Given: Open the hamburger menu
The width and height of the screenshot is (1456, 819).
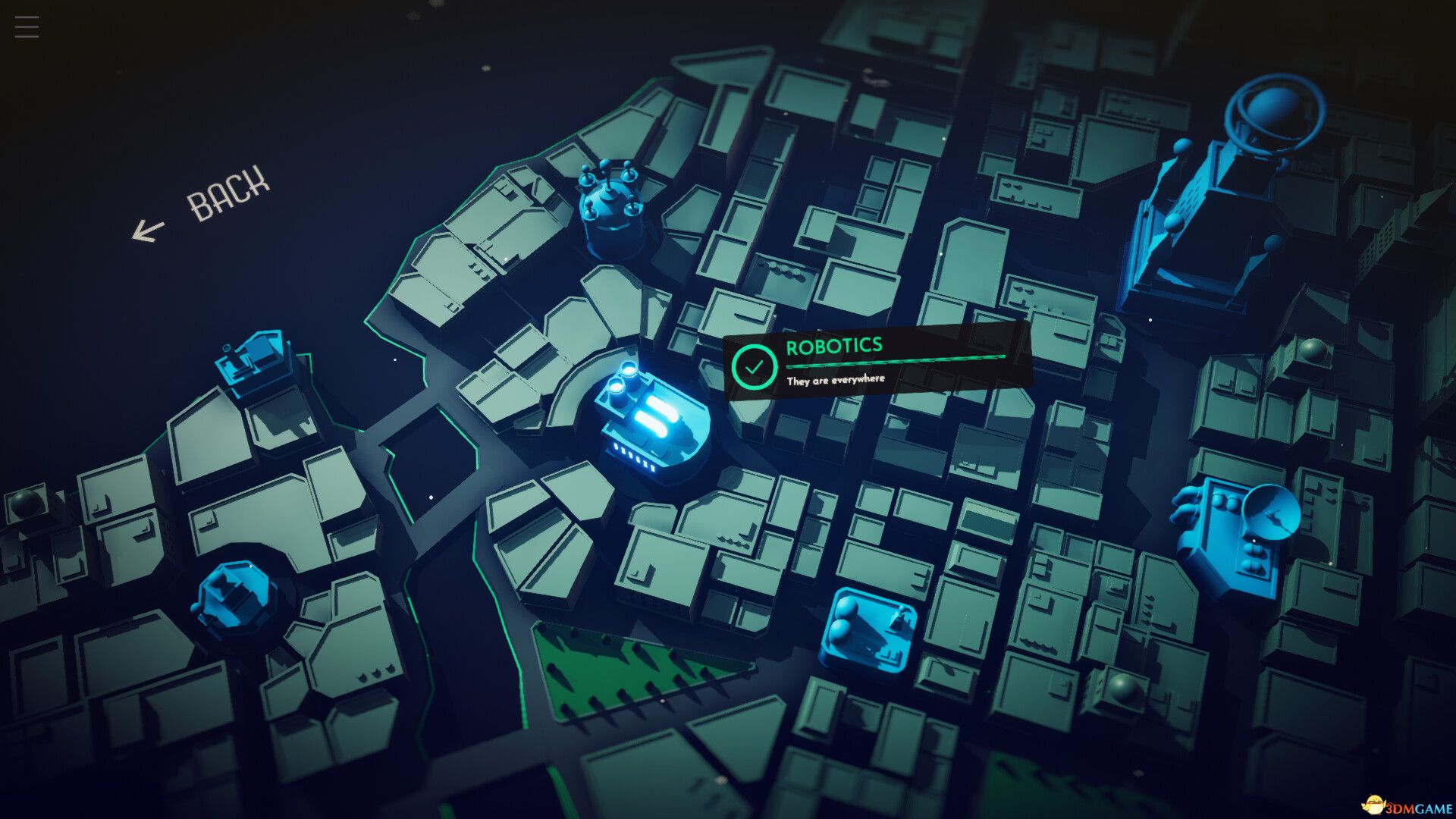Looking at the screenshot, I should [27, 27].
